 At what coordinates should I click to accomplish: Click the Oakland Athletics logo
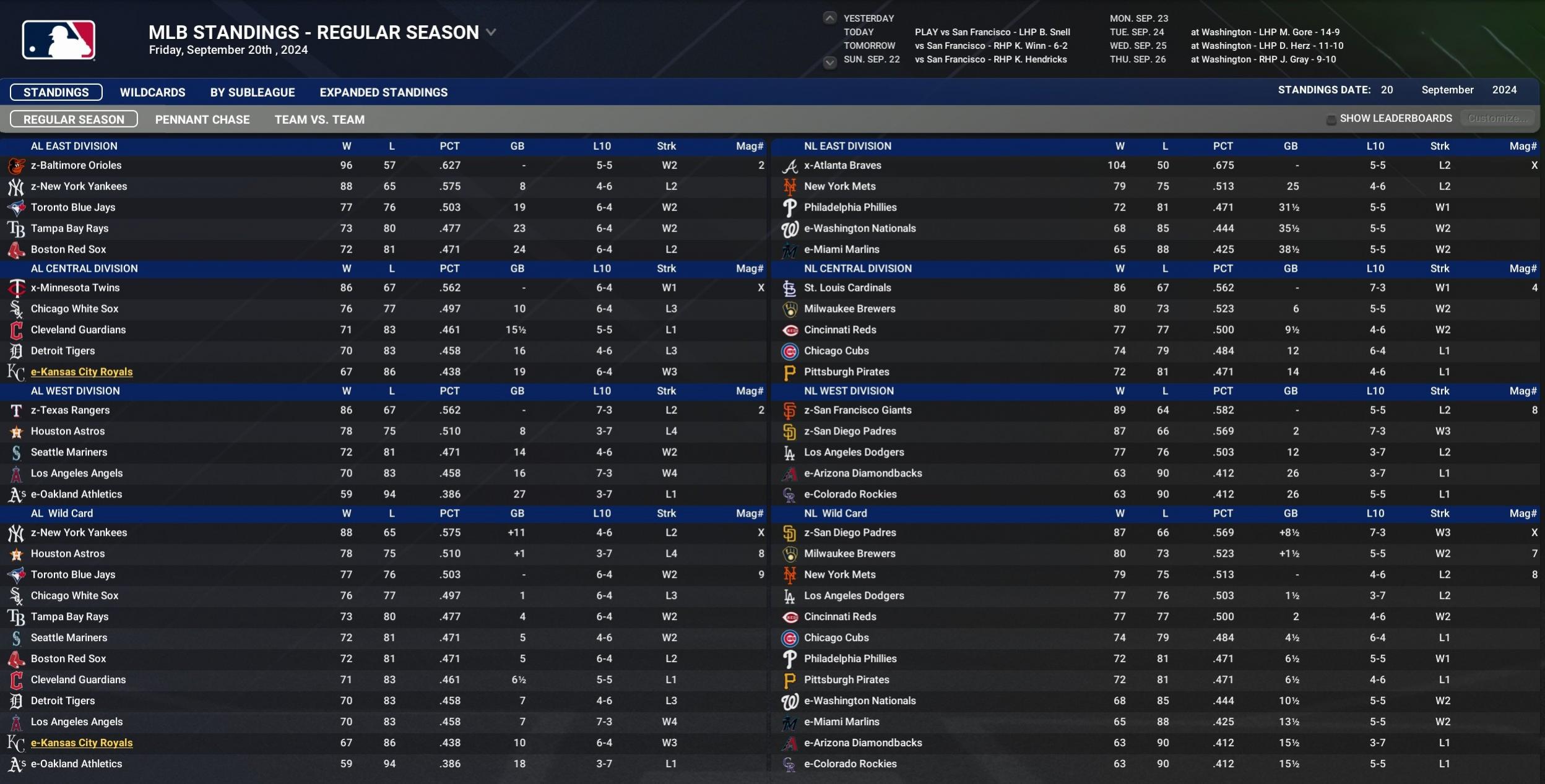(x=17, y=494)
